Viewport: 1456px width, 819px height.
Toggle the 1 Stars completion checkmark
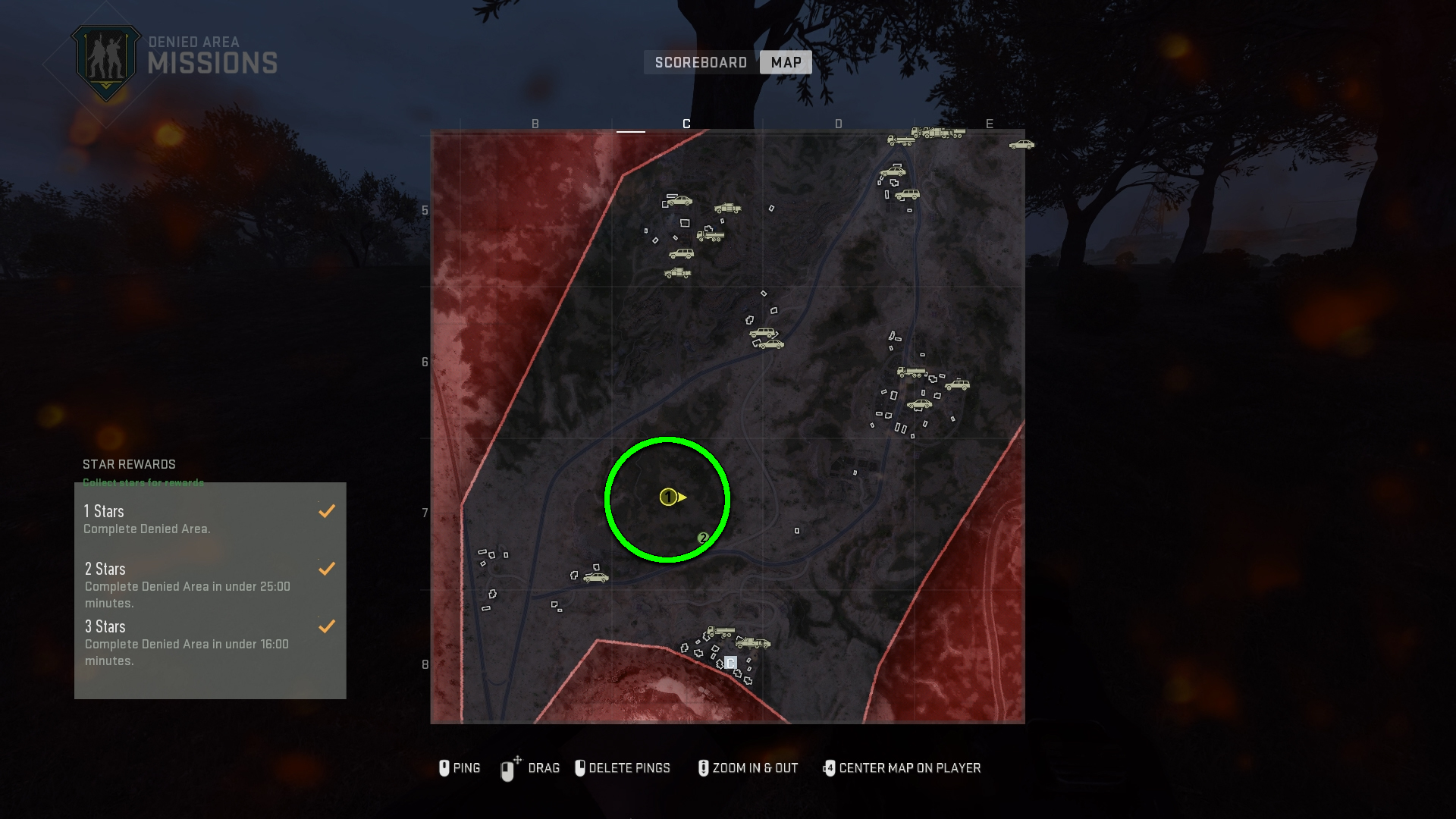[327, 511]
